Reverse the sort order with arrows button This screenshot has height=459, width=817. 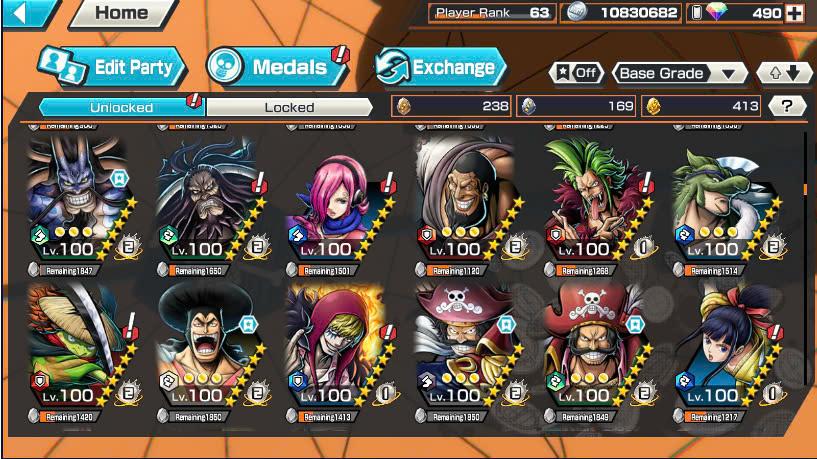click(784, 73)
